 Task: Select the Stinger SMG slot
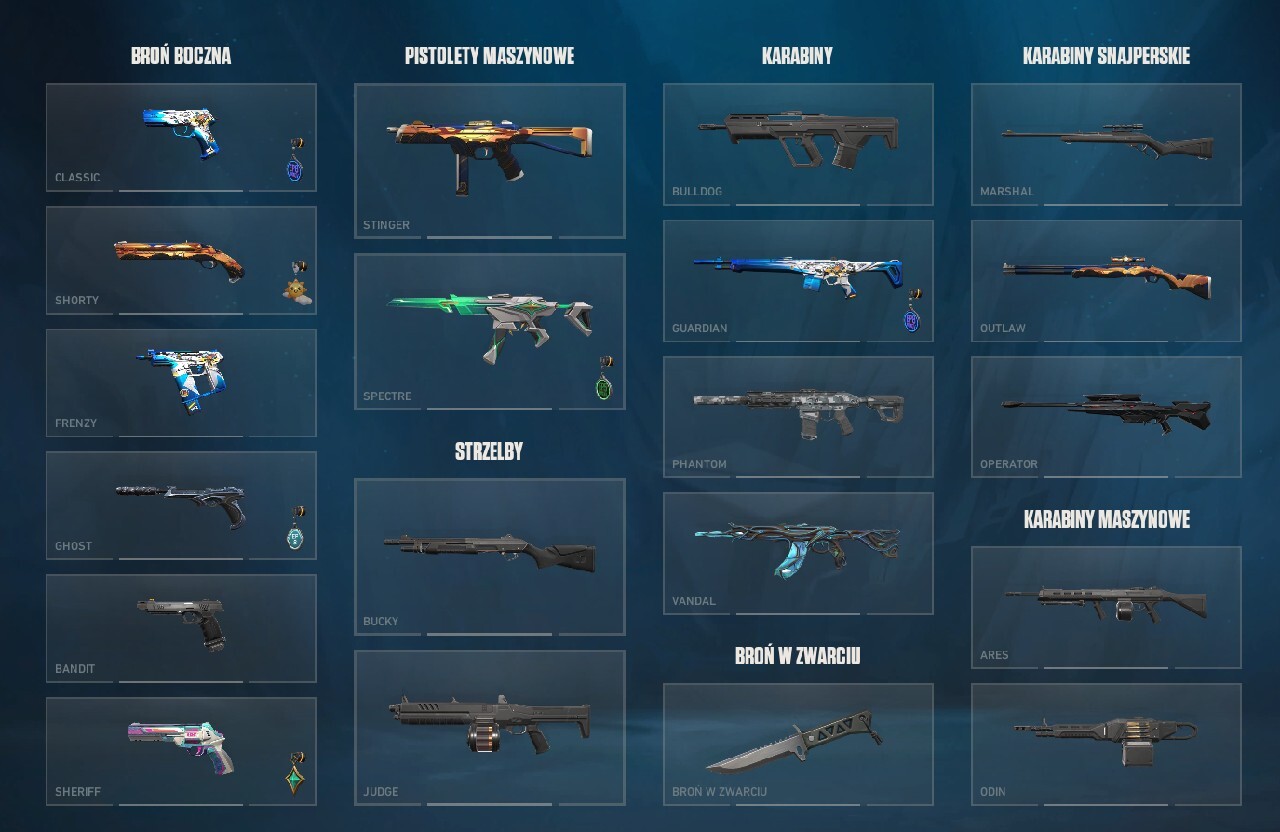(489, 160)
